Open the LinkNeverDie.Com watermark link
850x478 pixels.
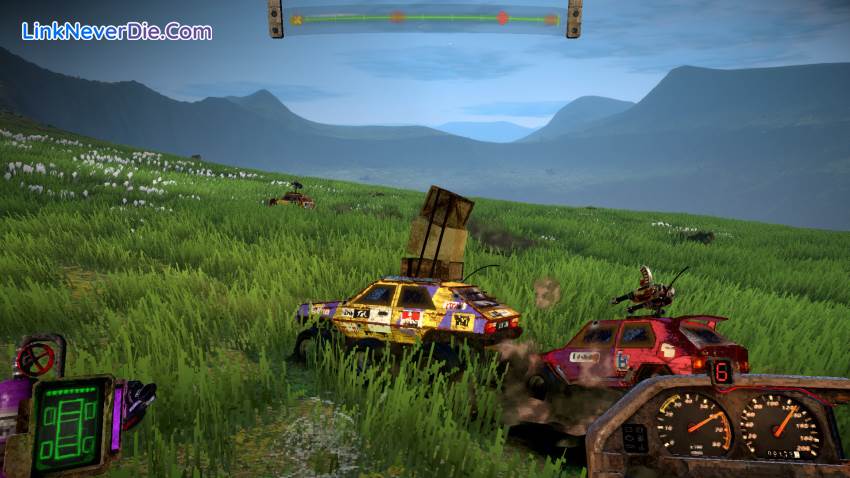tap(117, 31)
